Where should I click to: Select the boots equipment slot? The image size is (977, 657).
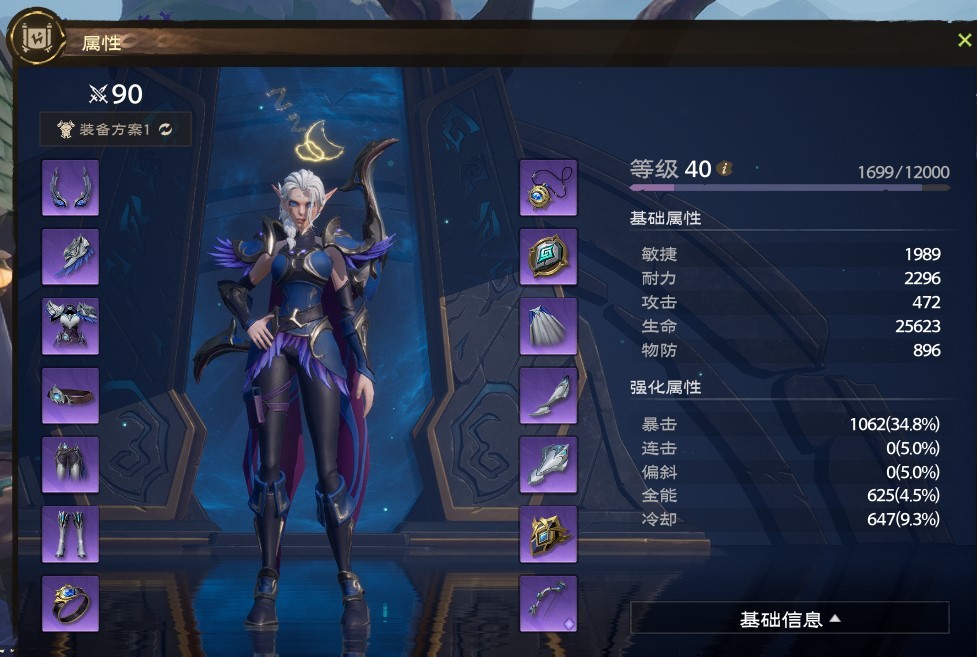click(70, 534)
